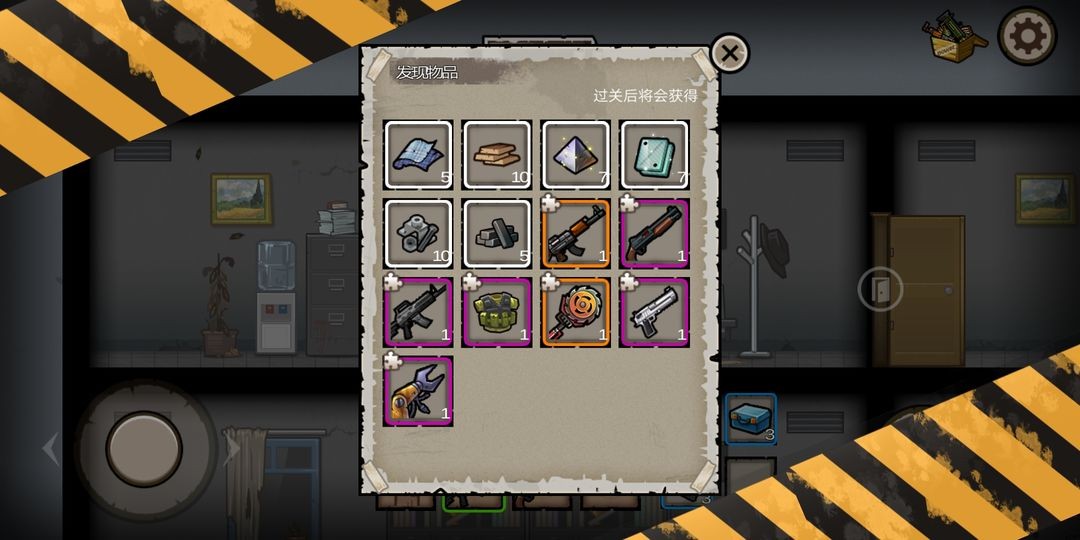Choose the silver pistol slot
Screen dimensions: 1080x540
tap(654, 312)
